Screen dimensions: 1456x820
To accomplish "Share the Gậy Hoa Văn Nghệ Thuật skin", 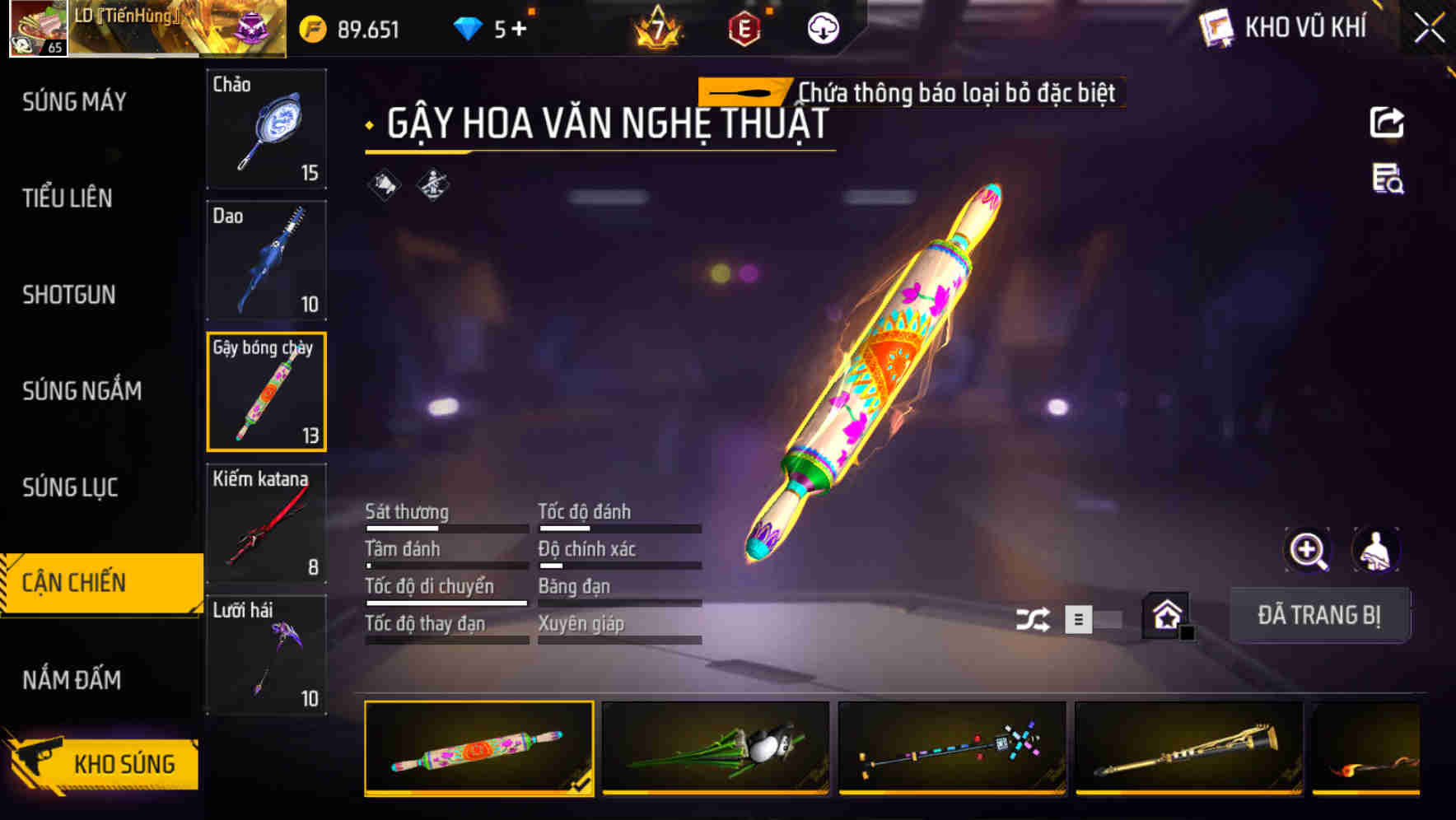I will point(1388,121).
